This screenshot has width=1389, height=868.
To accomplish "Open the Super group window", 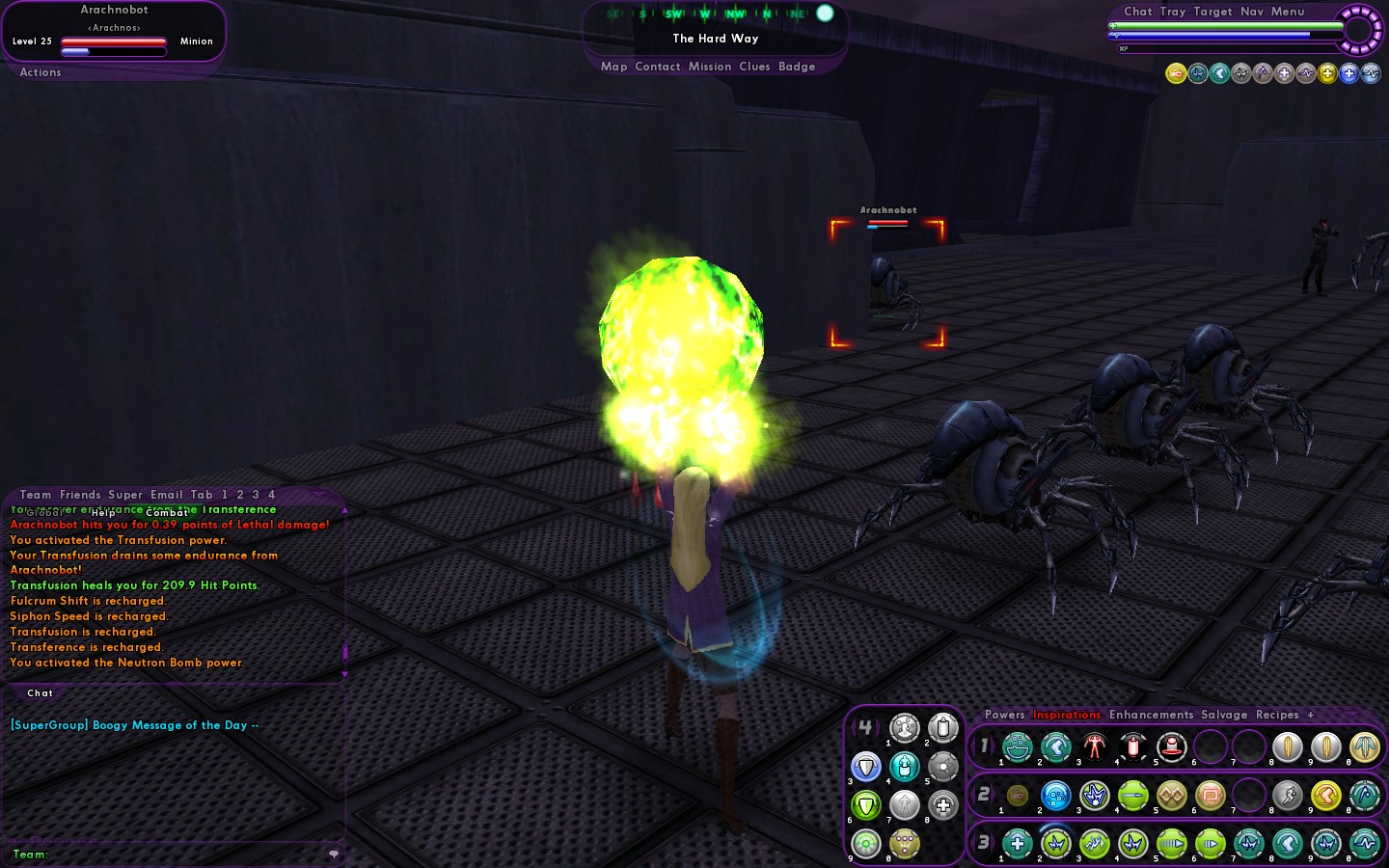I will click(x=125, y=495).
